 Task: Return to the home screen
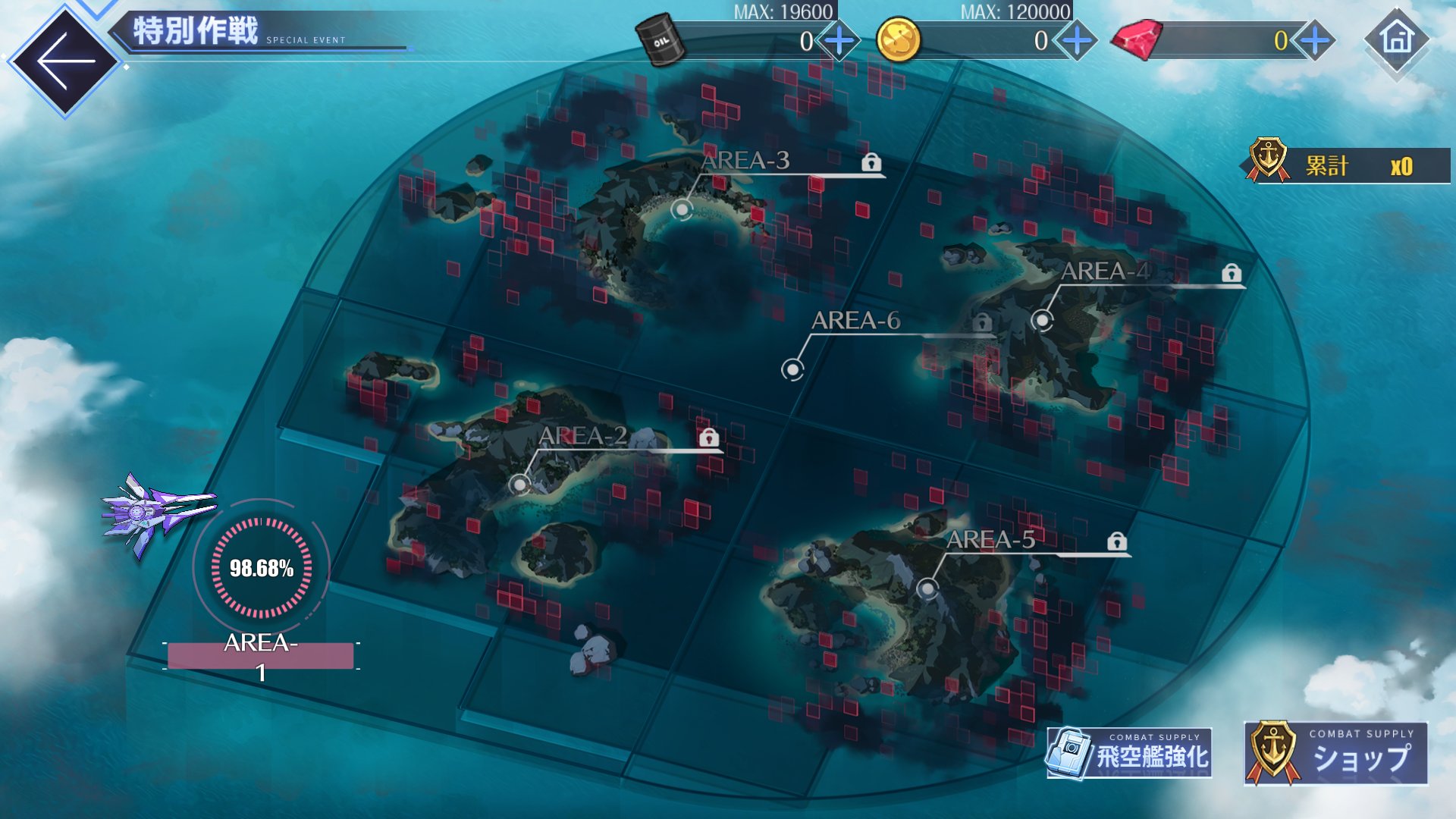[1397, 39]
